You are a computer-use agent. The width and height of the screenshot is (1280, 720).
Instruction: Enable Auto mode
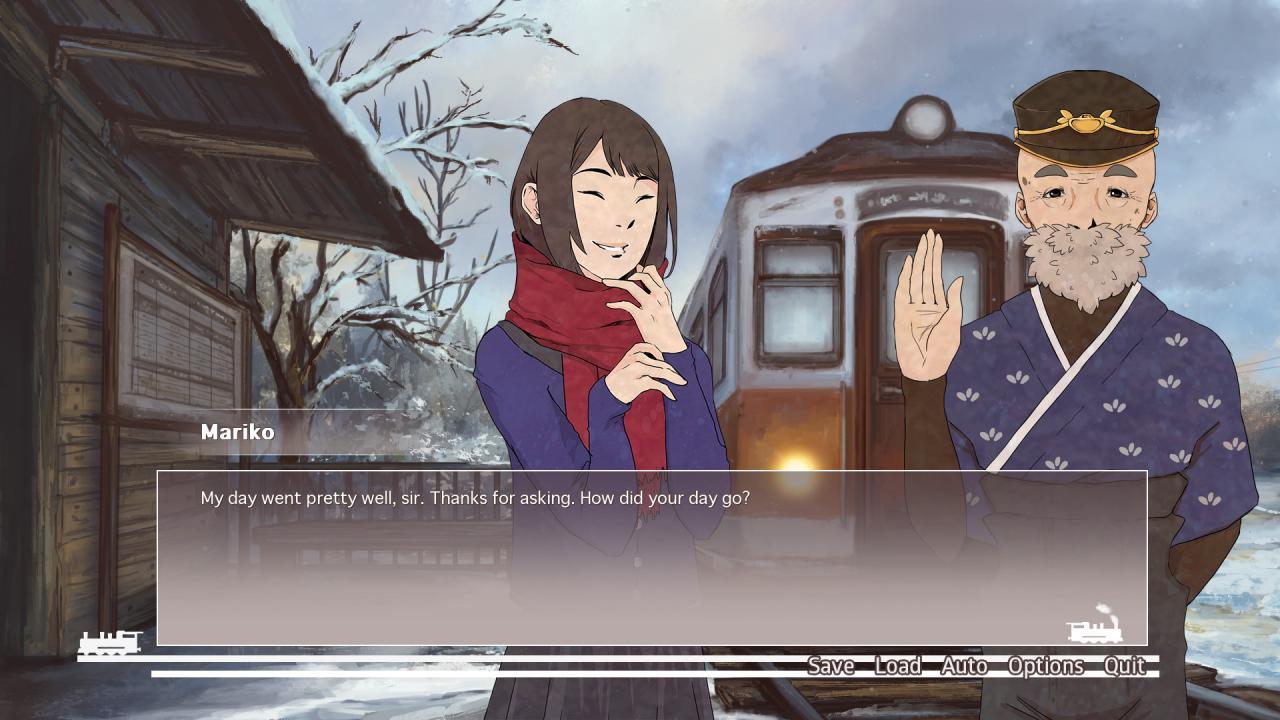[x=962, y=666]
